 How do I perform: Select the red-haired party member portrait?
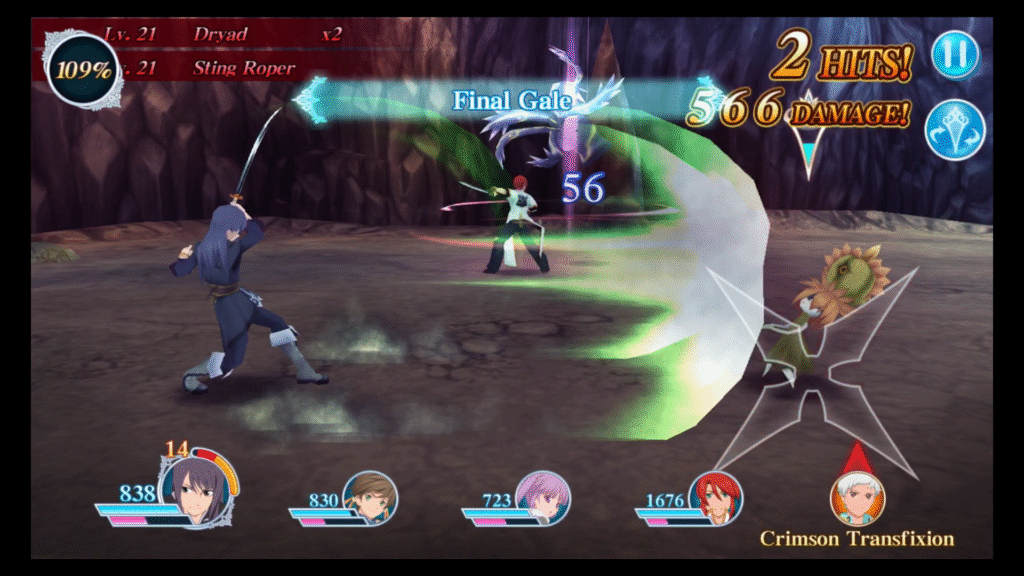715,496
